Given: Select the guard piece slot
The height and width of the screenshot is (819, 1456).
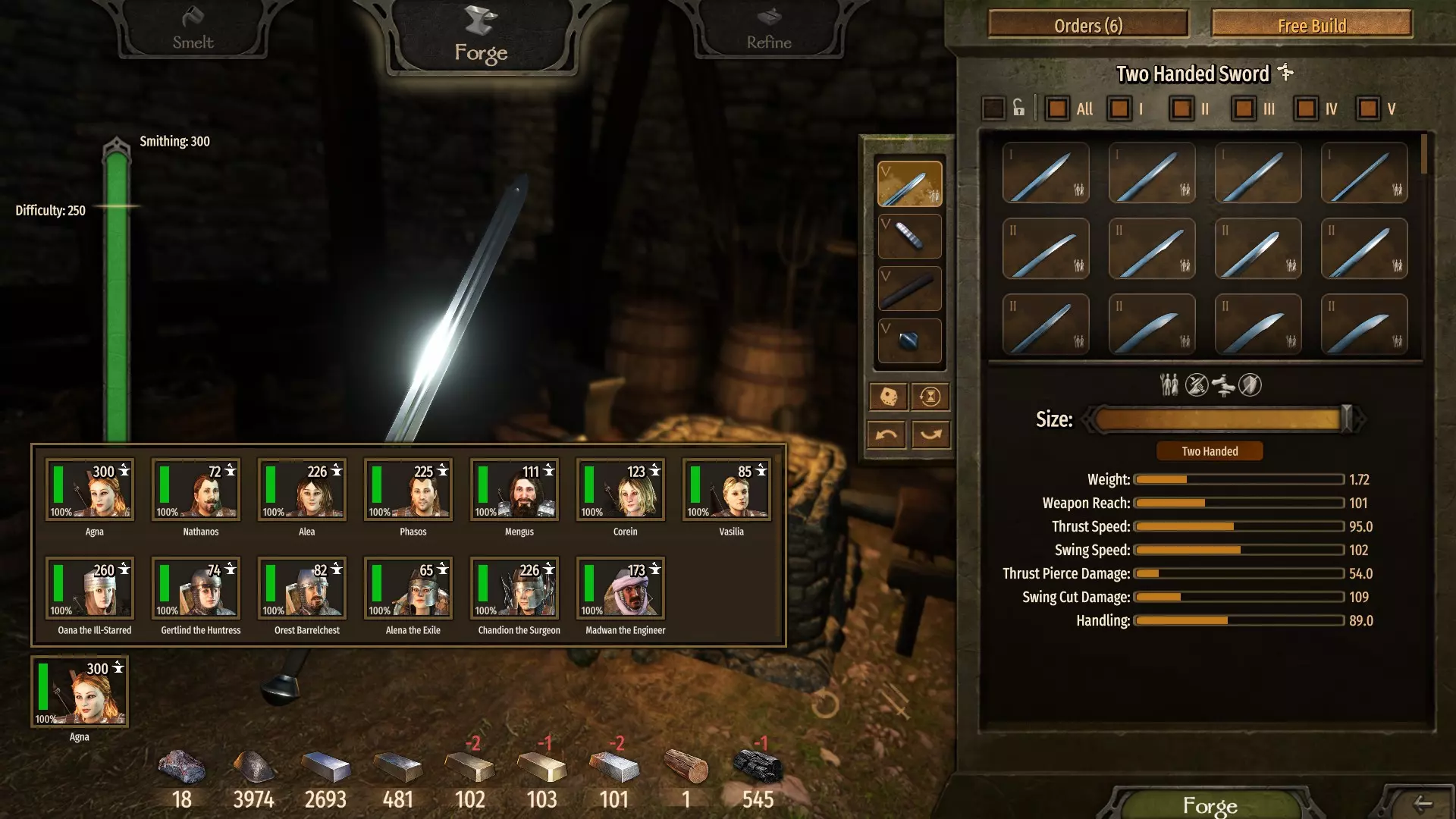Looking at the screenshot, I should coord(909,236).
